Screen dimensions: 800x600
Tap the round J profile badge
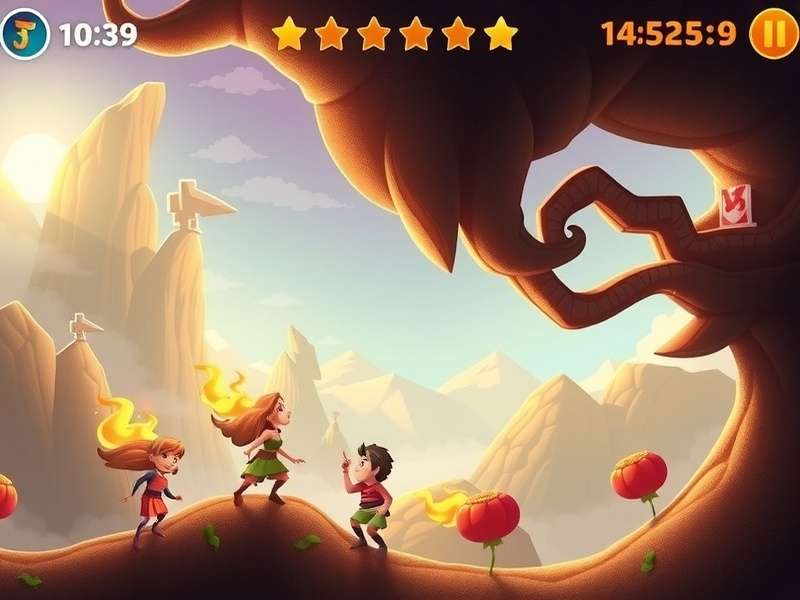coord(25,34)
